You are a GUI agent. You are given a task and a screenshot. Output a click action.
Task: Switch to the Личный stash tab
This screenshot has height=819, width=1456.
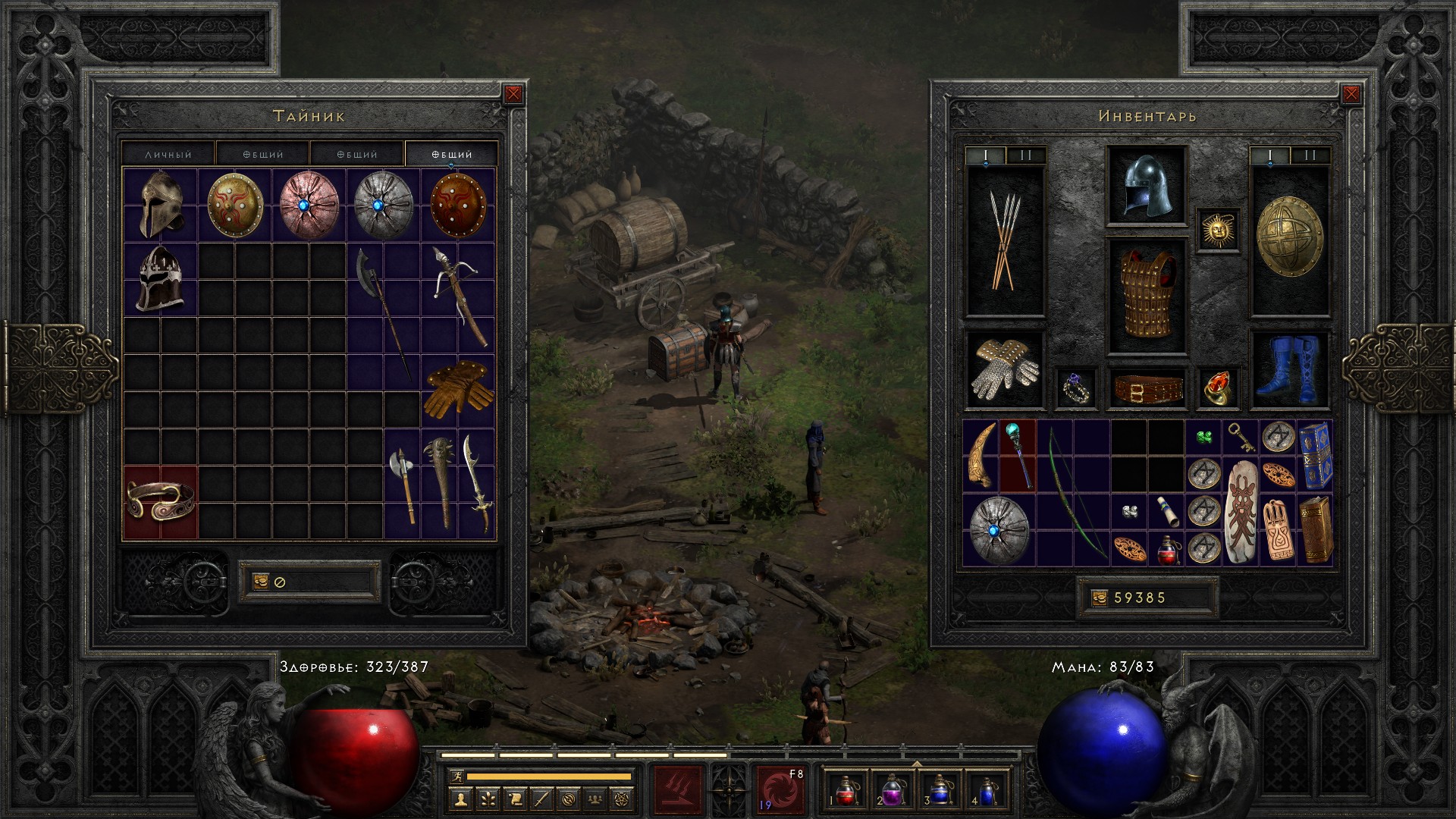pos(168,154)
